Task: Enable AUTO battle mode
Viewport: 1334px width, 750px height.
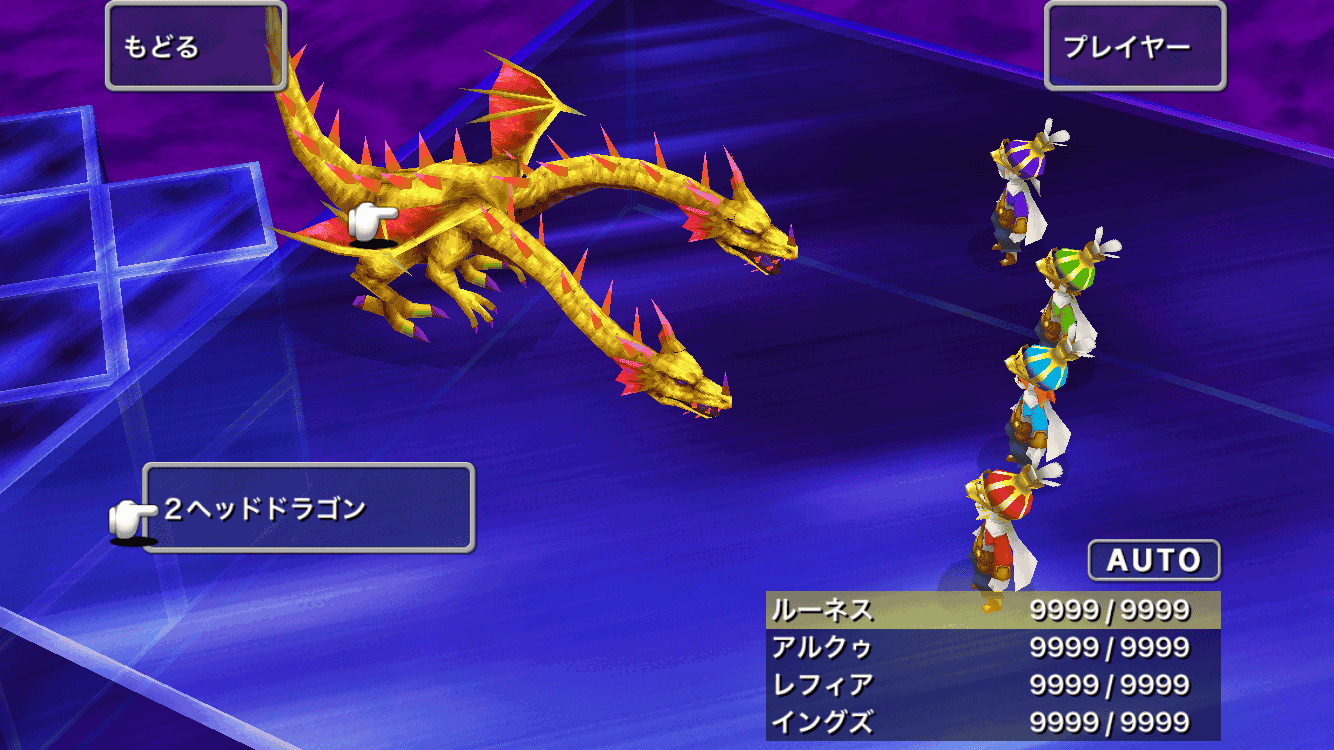Action: pyautogui.click(x=1152, y=560)
